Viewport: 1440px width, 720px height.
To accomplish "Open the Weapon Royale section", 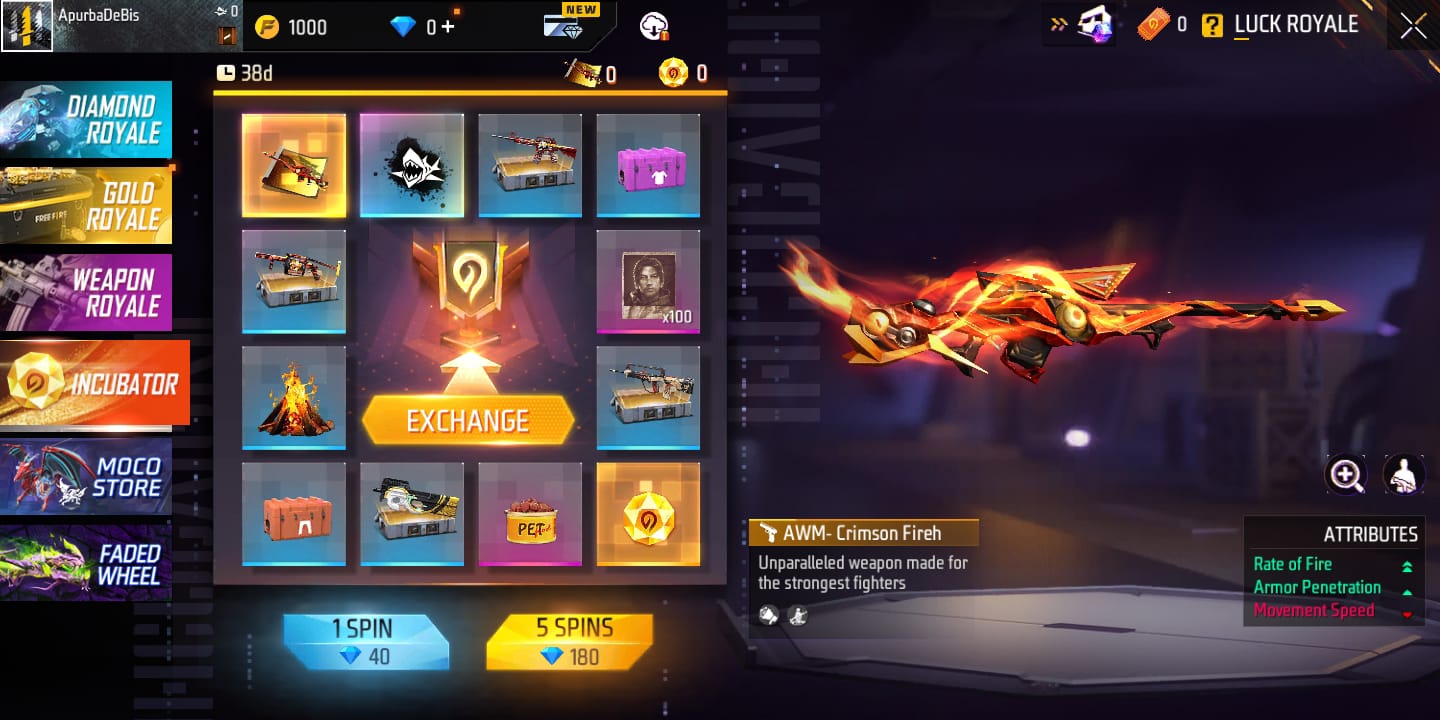I will click(87, 291).
